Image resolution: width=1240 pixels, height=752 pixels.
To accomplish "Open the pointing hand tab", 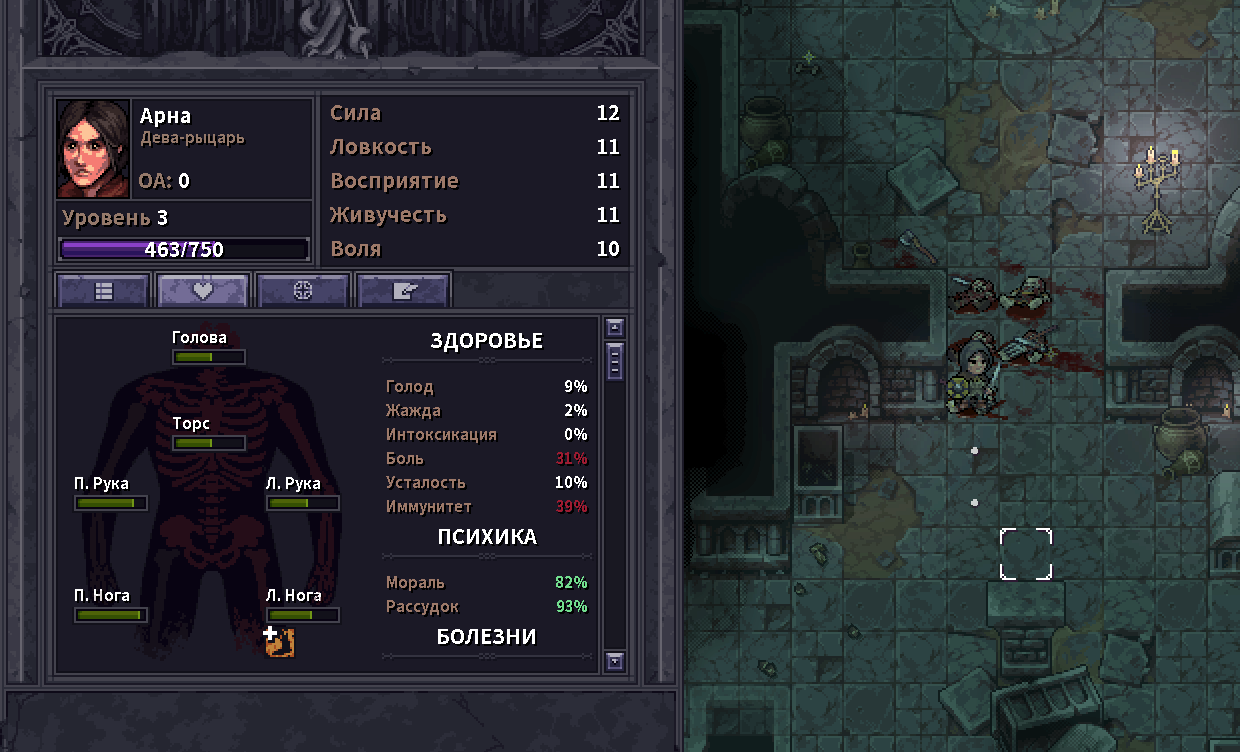I will coord(403,291).
